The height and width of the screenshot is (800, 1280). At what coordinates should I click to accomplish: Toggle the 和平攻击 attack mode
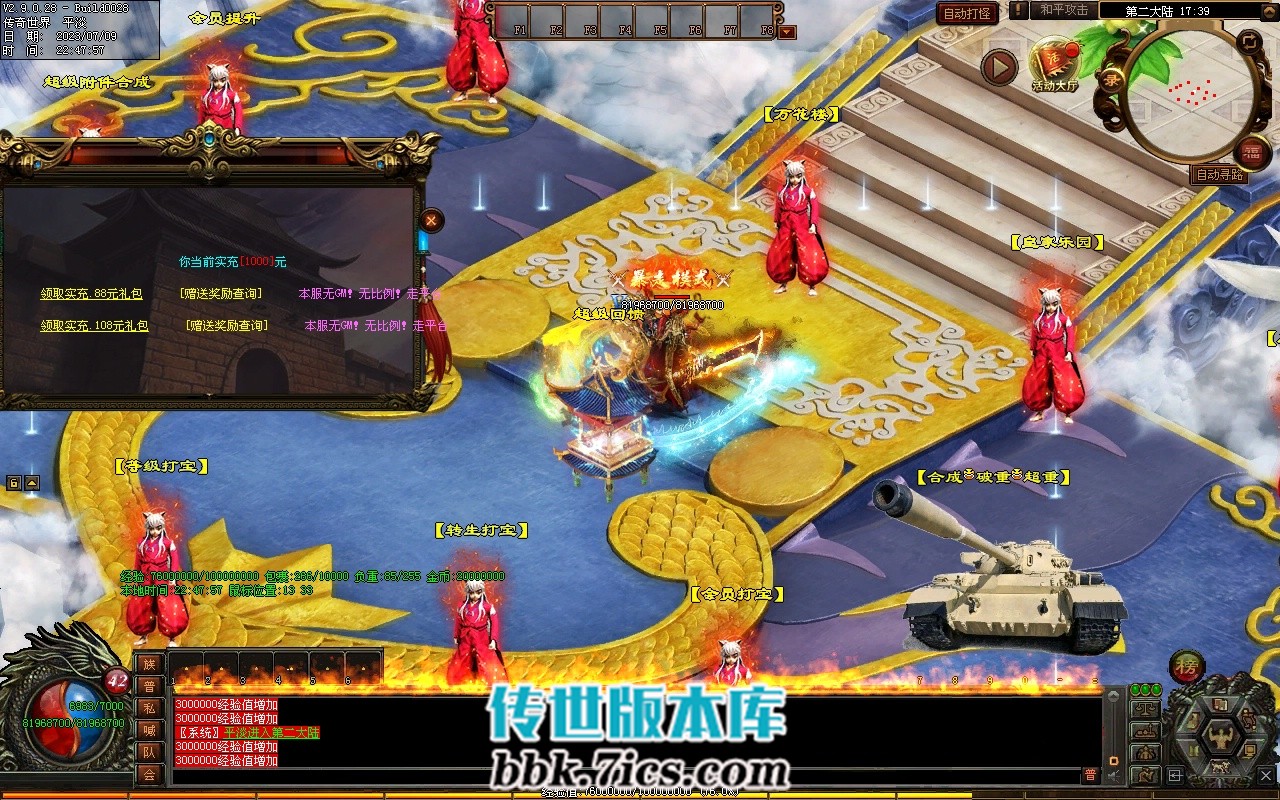(x=1063, y=10)
